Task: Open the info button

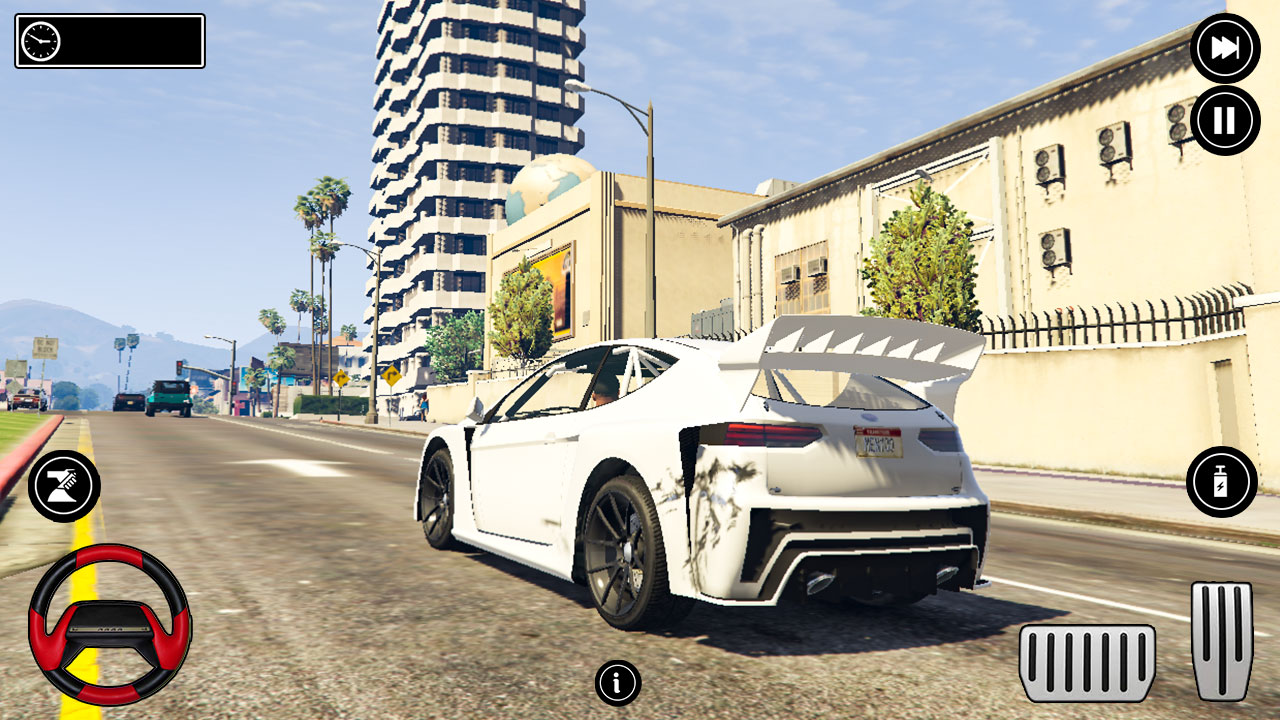Action: (x=617, y=683)
